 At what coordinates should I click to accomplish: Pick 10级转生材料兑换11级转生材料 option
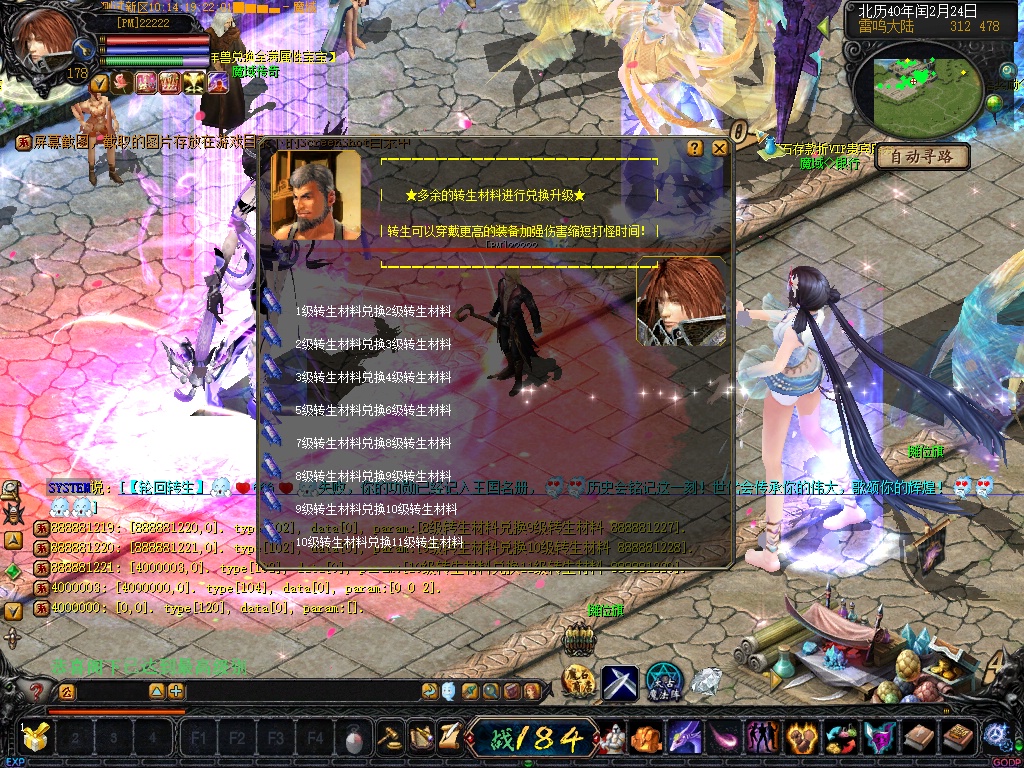(379, 542)
